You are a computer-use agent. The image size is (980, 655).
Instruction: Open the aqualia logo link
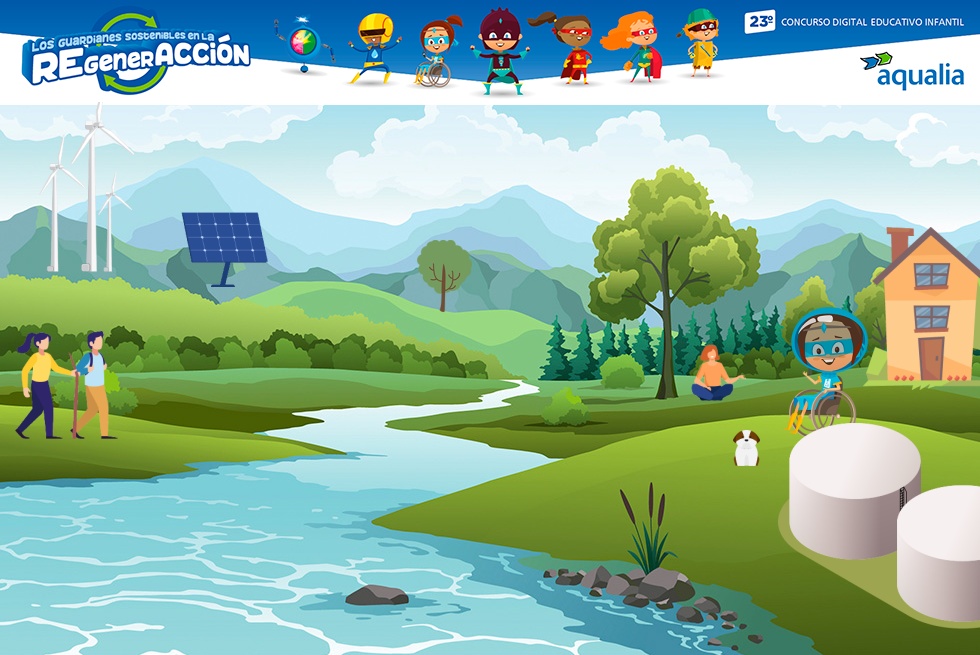tap(912, 71)
